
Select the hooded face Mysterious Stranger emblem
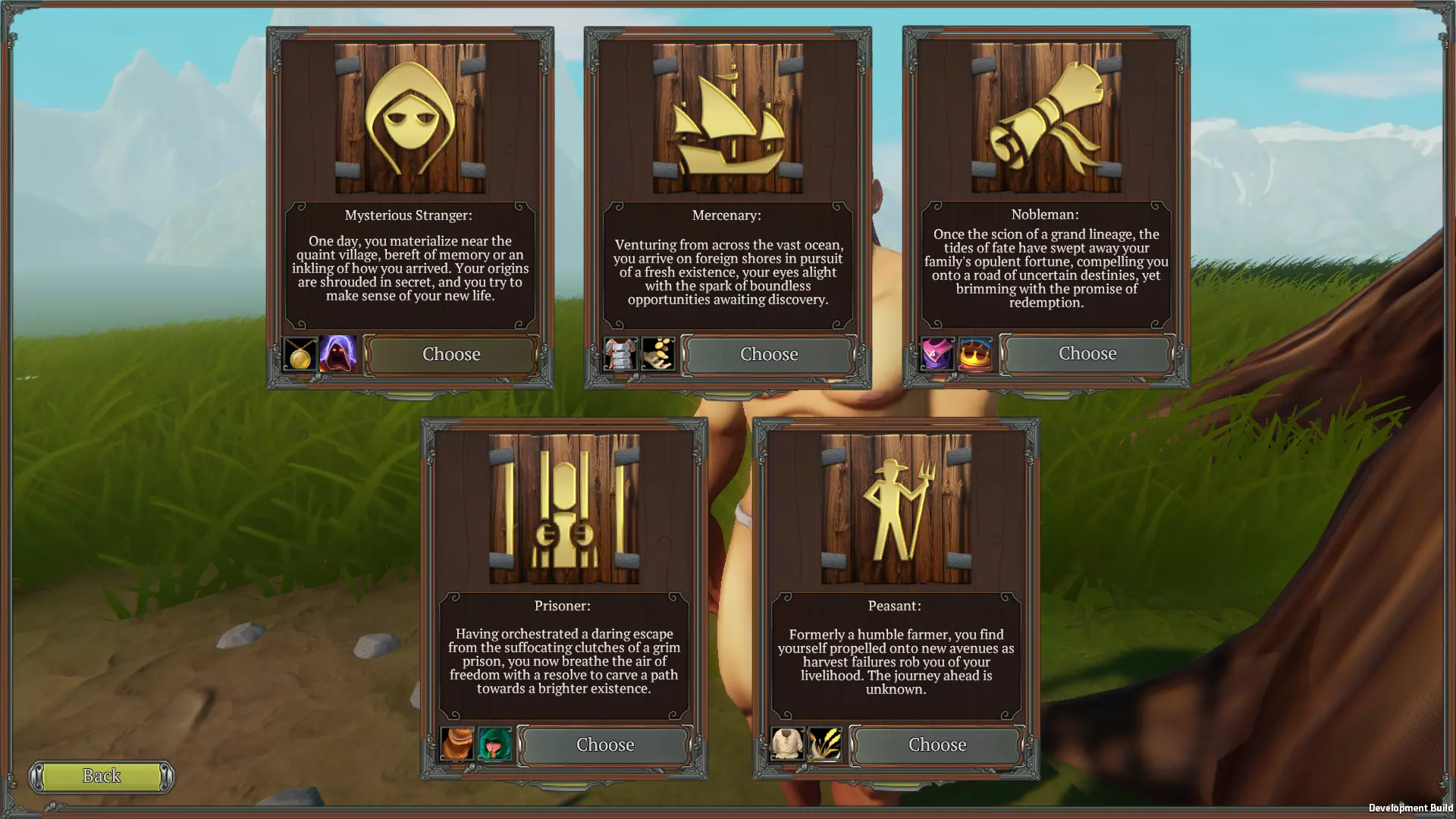(x=410, y=118)
